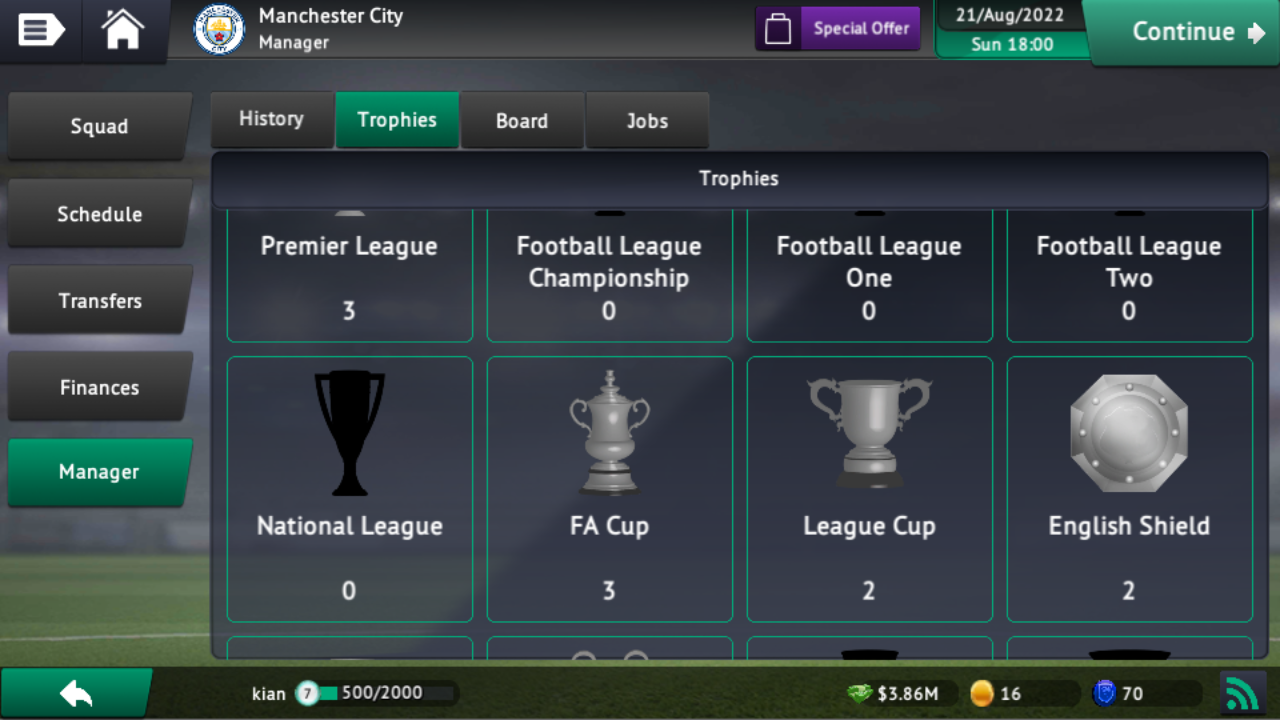Tap the level 7 badge next to kian
1280x720 pixels.
tap(307, 692)
